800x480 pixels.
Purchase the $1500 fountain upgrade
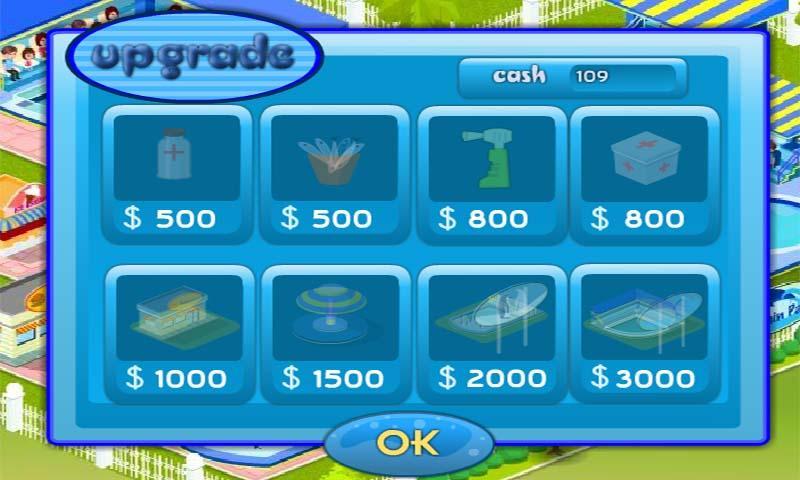[x=334, y=334]
